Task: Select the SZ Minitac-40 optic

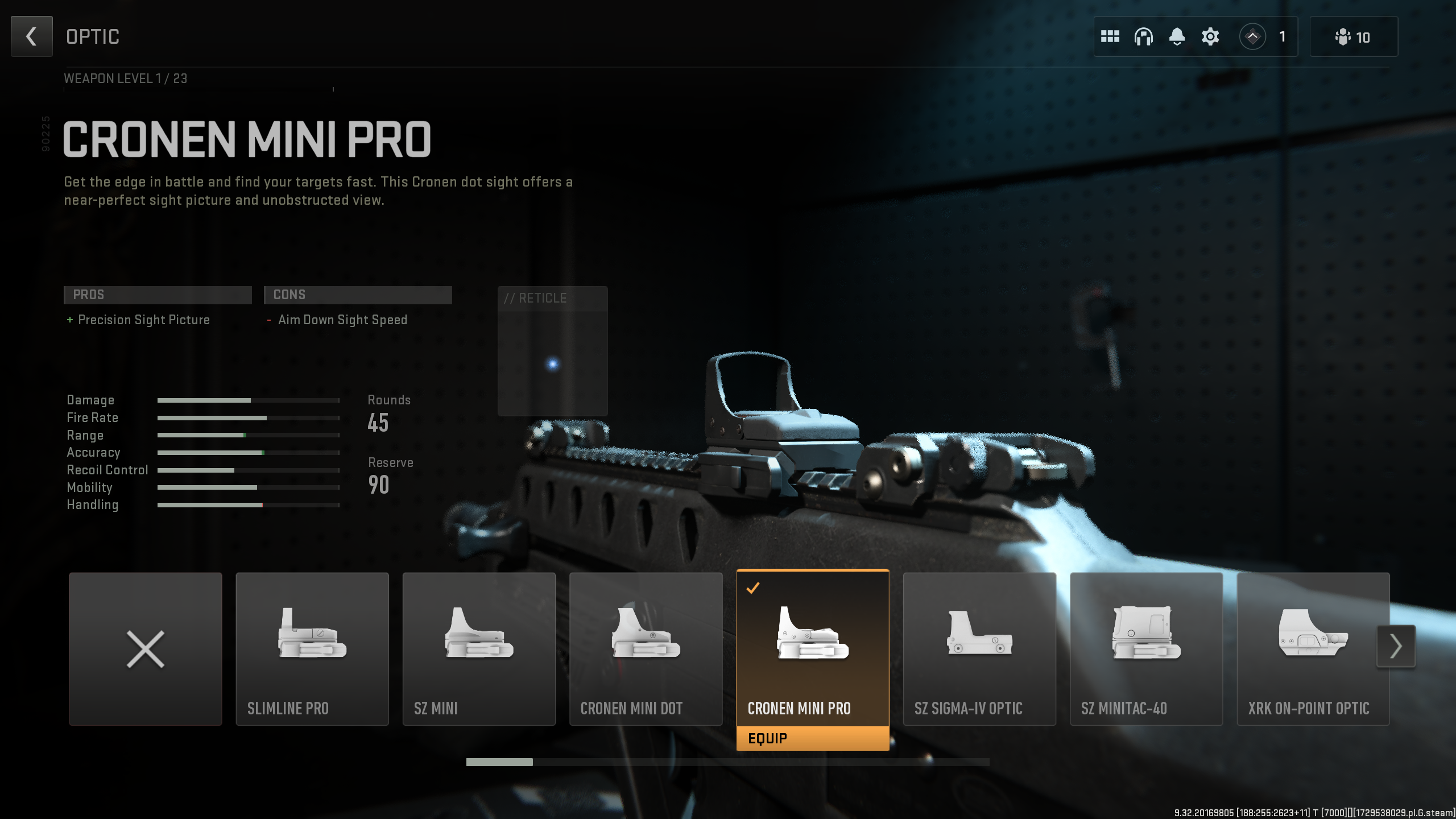Action: click(1146, 648)
